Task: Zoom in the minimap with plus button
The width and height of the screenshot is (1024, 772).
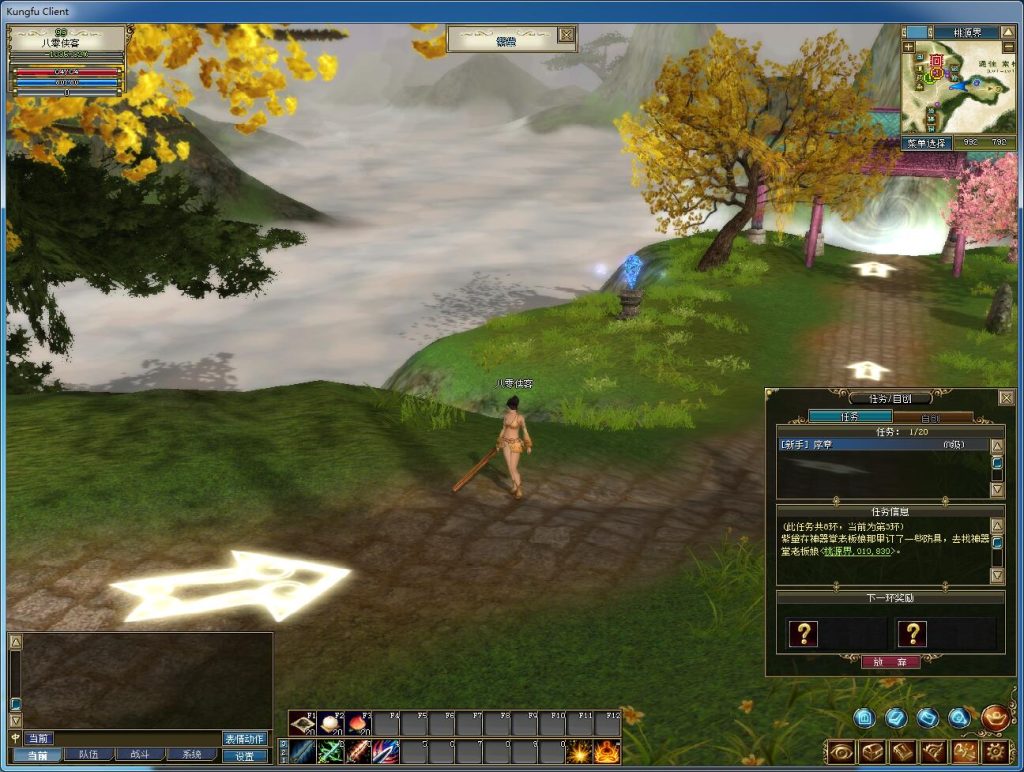Action: 908,47
